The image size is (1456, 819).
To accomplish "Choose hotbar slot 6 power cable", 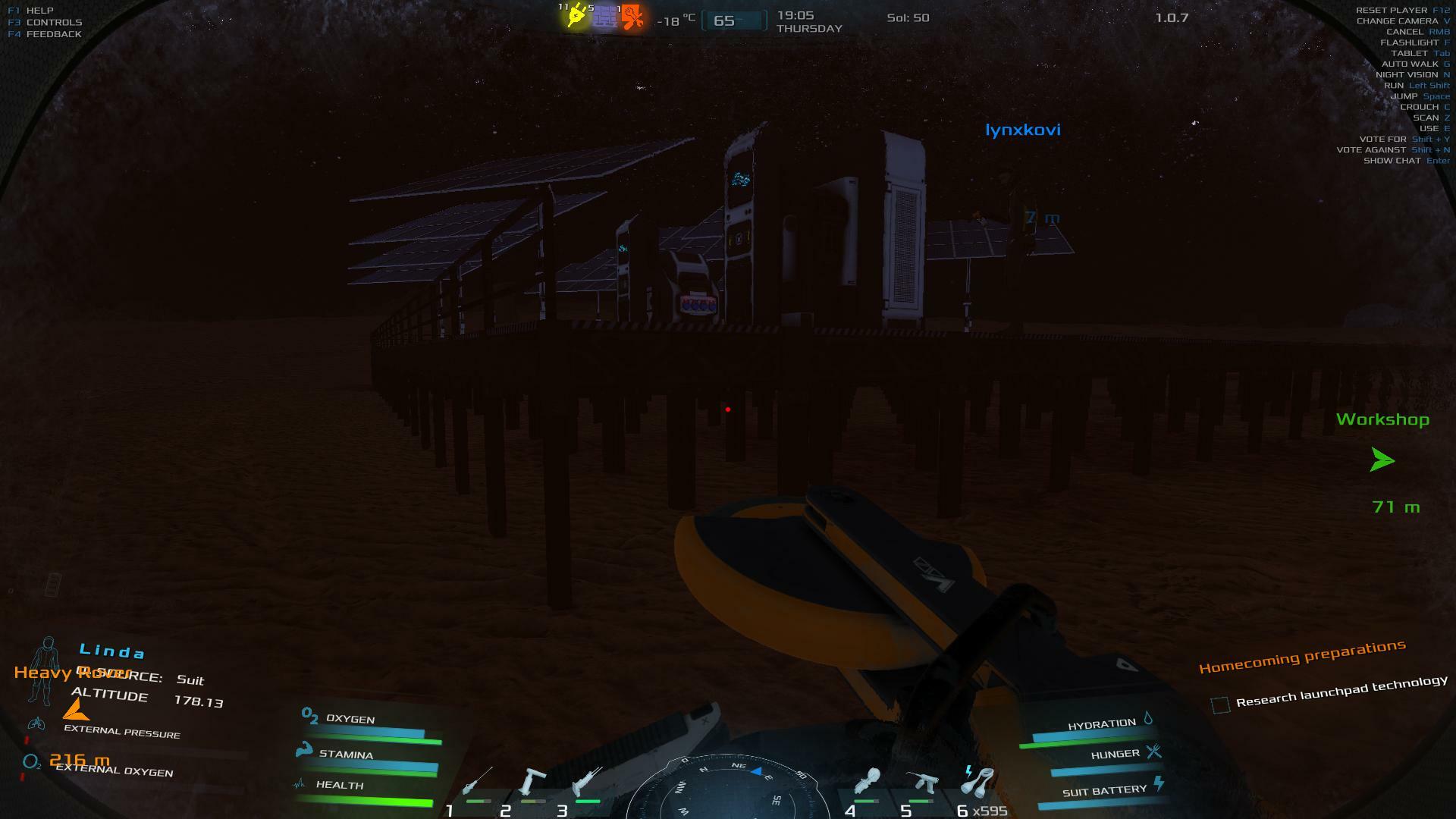I will 978,783.
